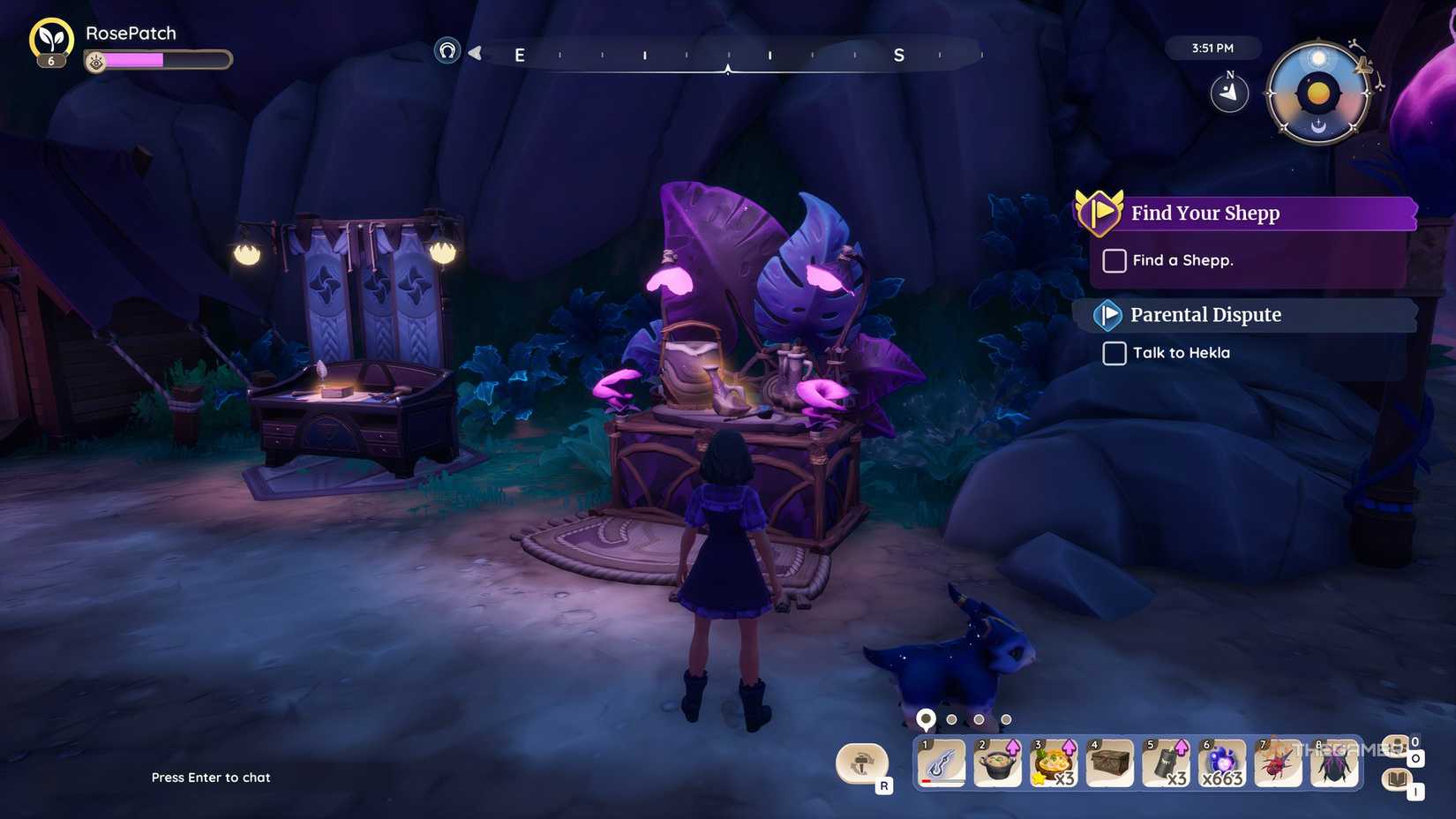Select the noodle bowl in hotbar slot 3
Viewport: 1456px width, 819px height.
click(1054, 763)
